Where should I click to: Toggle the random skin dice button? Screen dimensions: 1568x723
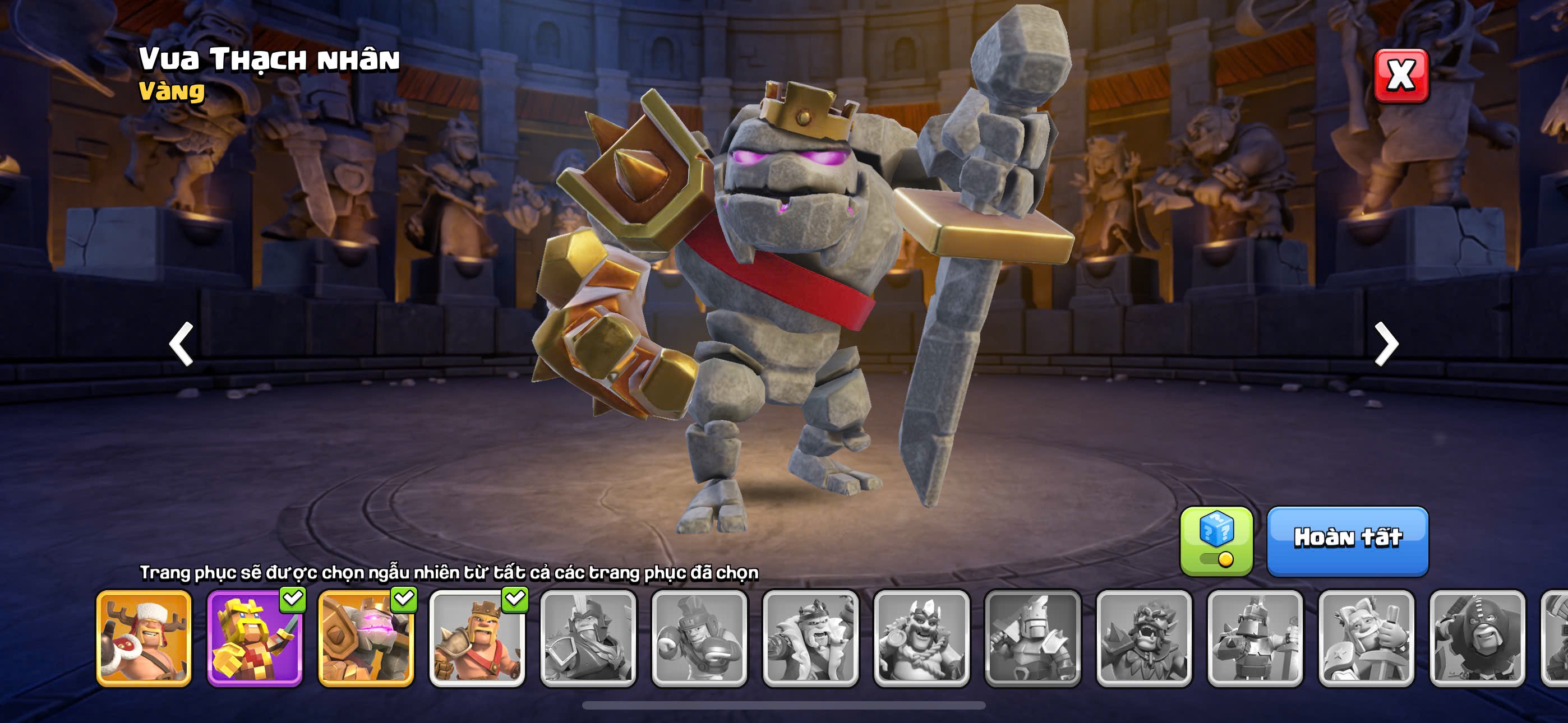[x=1216, y=540]
